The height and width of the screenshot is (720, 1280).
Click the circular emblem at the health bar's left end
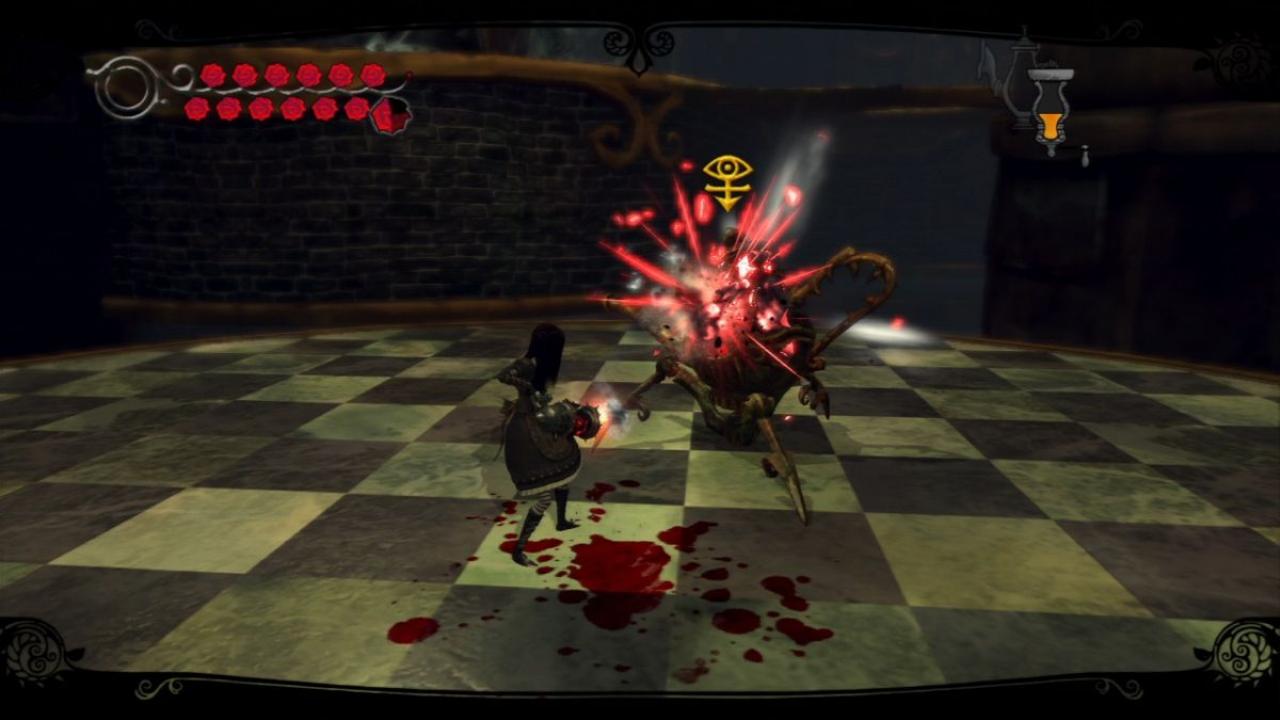click(128, 86)
